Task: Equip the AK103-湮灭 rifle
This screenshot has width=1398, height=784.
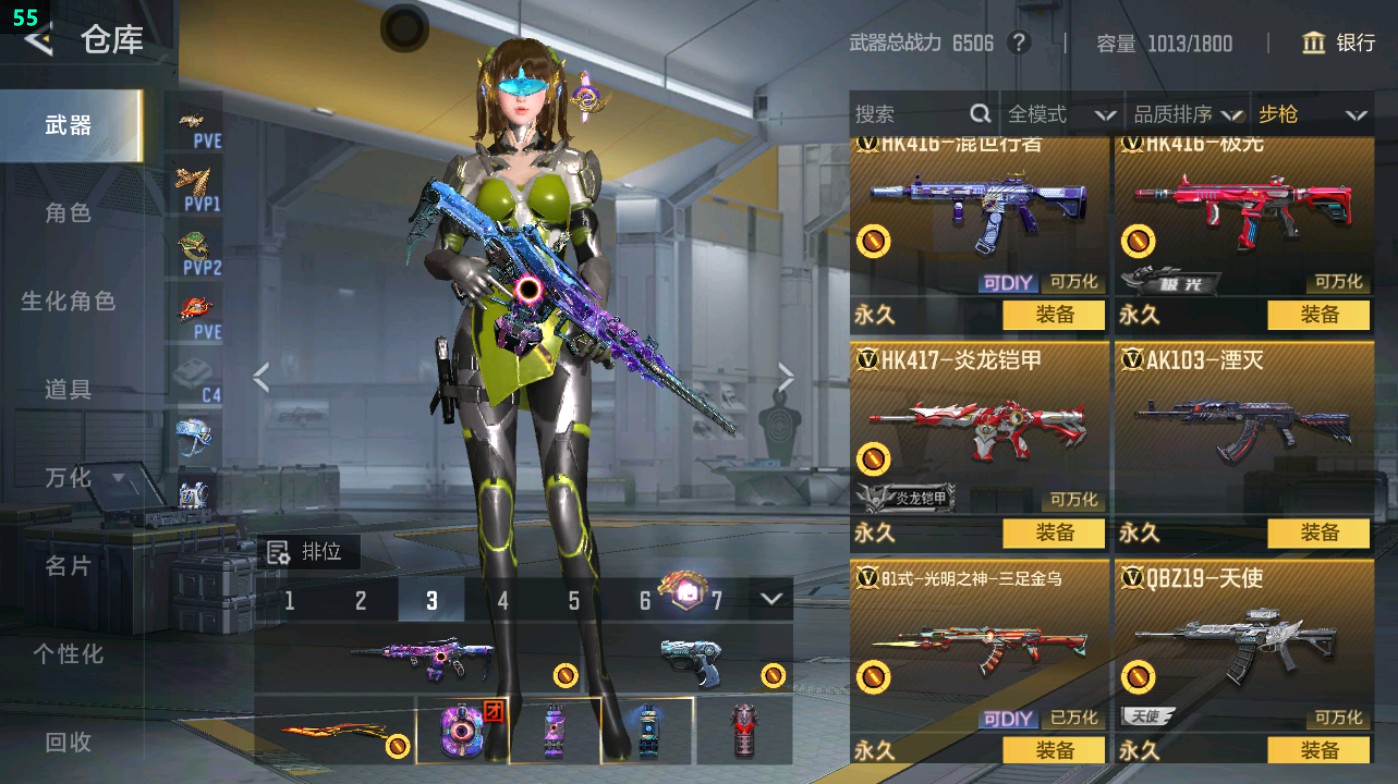Action: (x=1318, y=533)
